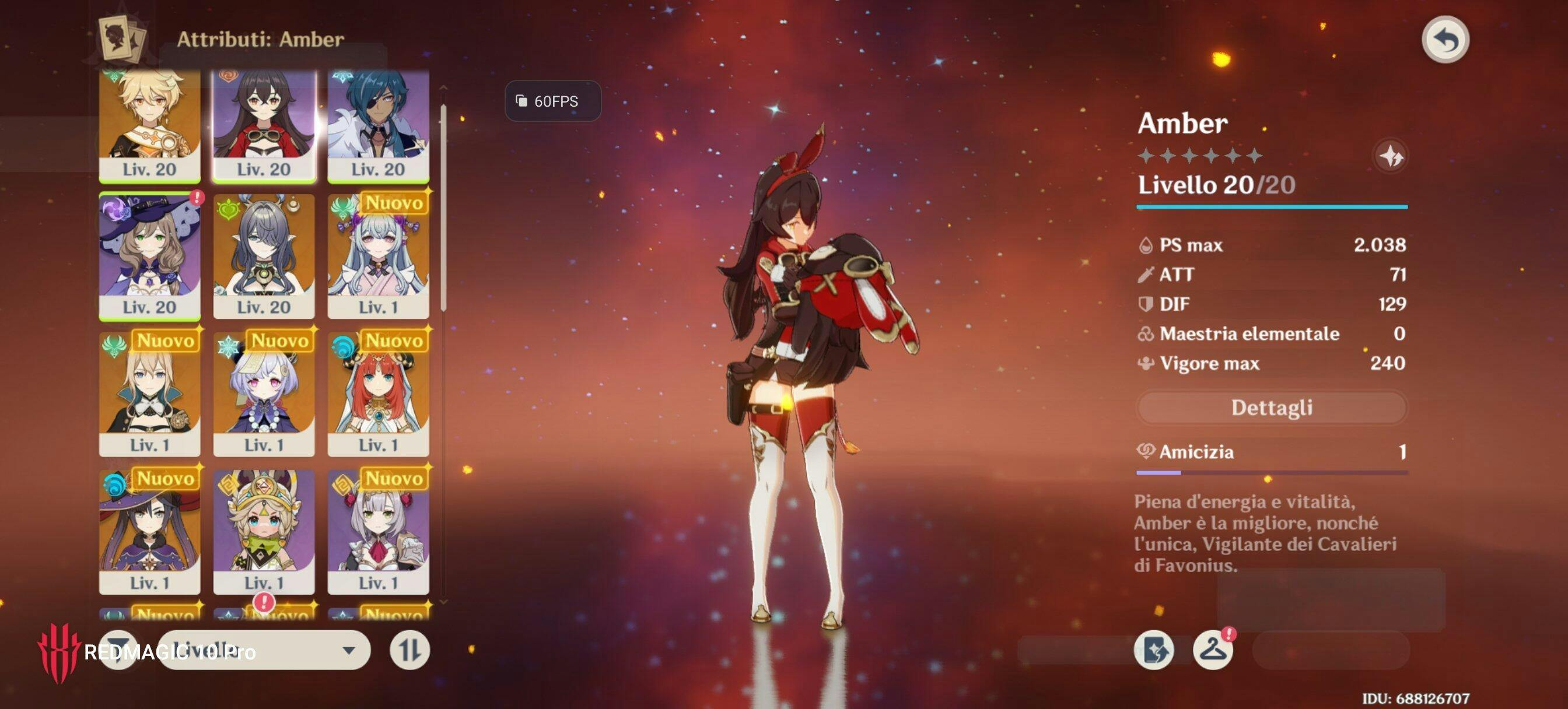This screenshot has width=1568, height=709.
Task: Choose Kaeya's character portrait
Action: (378, 125)
